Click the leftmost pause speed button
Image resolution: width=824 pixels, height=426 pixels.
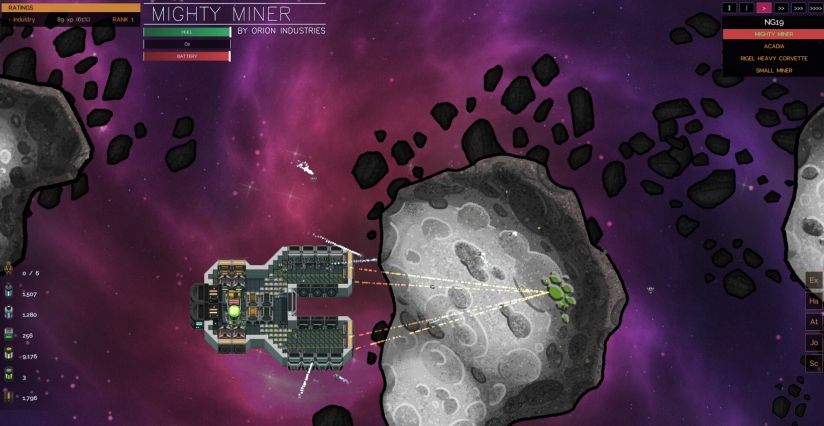click(x=729, y=7)
